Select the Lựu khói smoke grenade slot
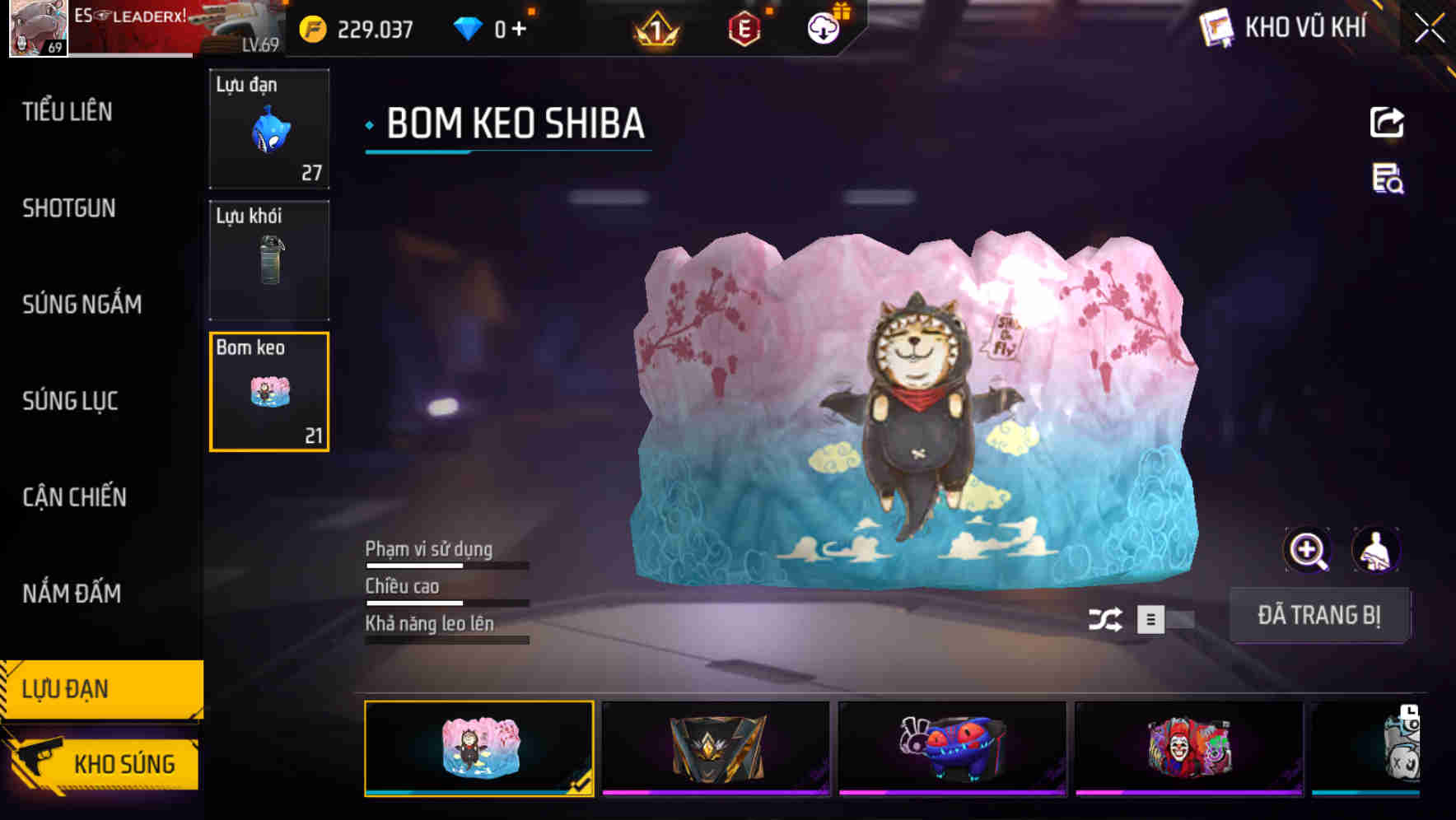 point(268,260)
